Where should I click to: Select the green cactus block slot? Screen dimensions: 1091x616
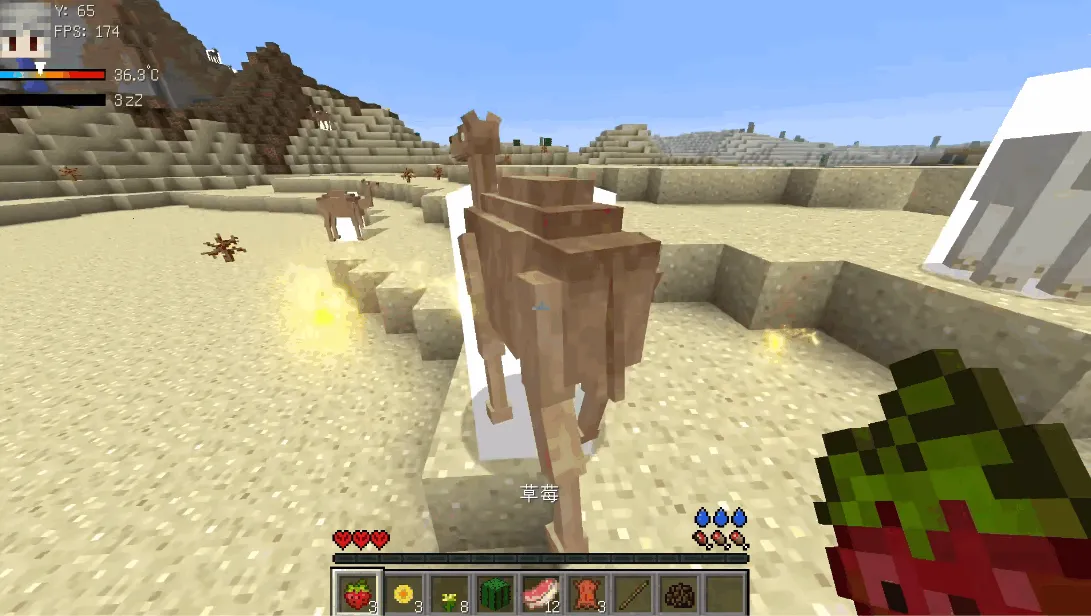(x=496, y=594)
